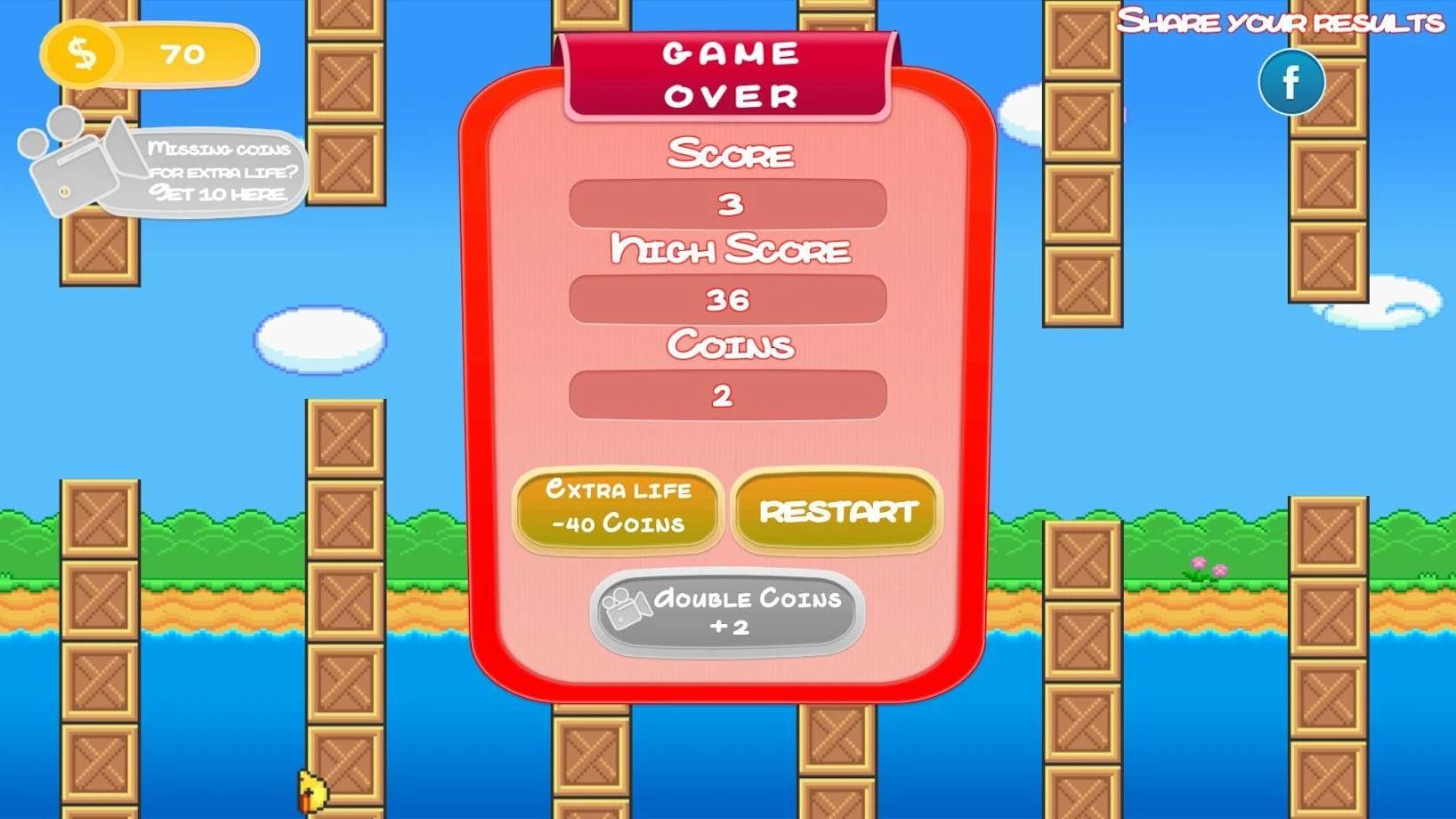Click the Facebook share icon
The width and height of the screenshot is (1456, 819).
point(1290,82)
